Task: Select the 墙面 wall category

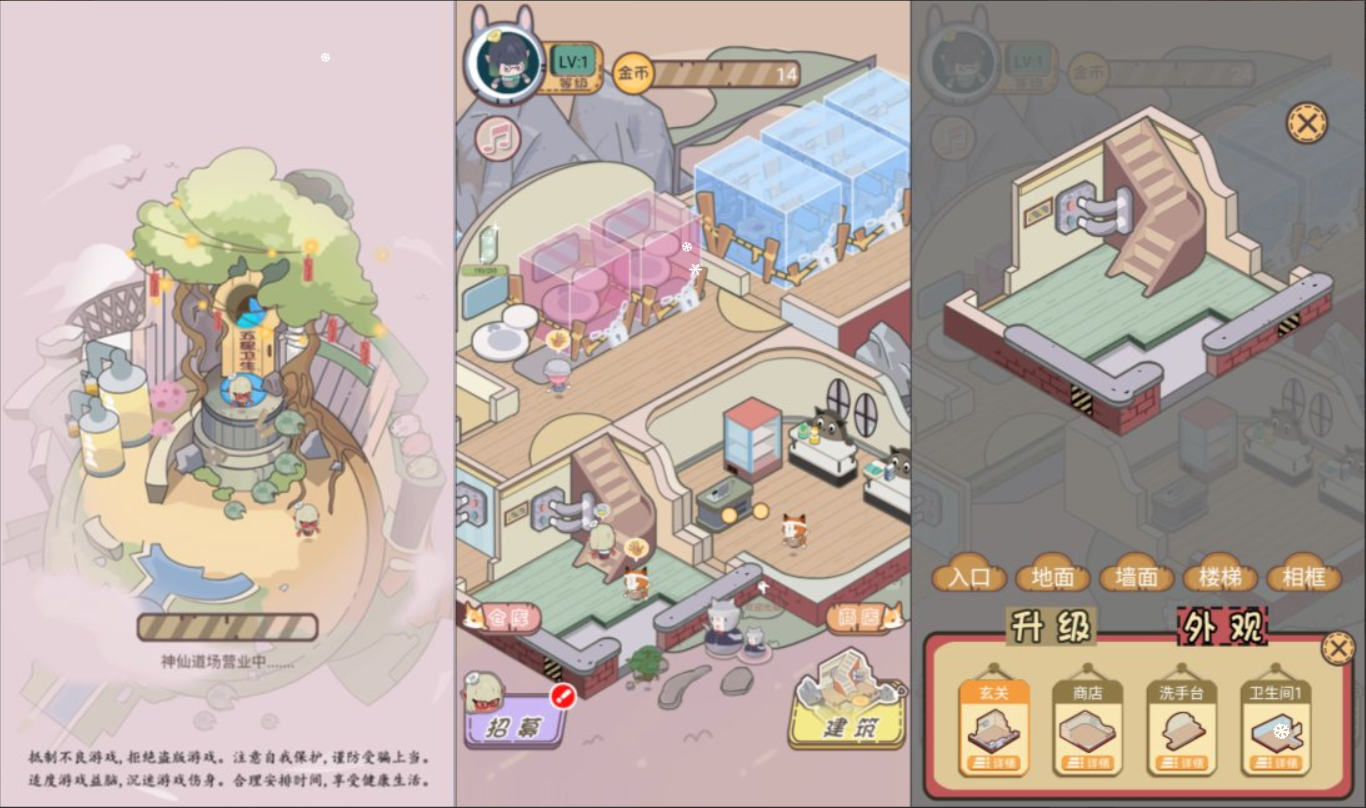Action: pyautogui.click(x=1137, y=577)
